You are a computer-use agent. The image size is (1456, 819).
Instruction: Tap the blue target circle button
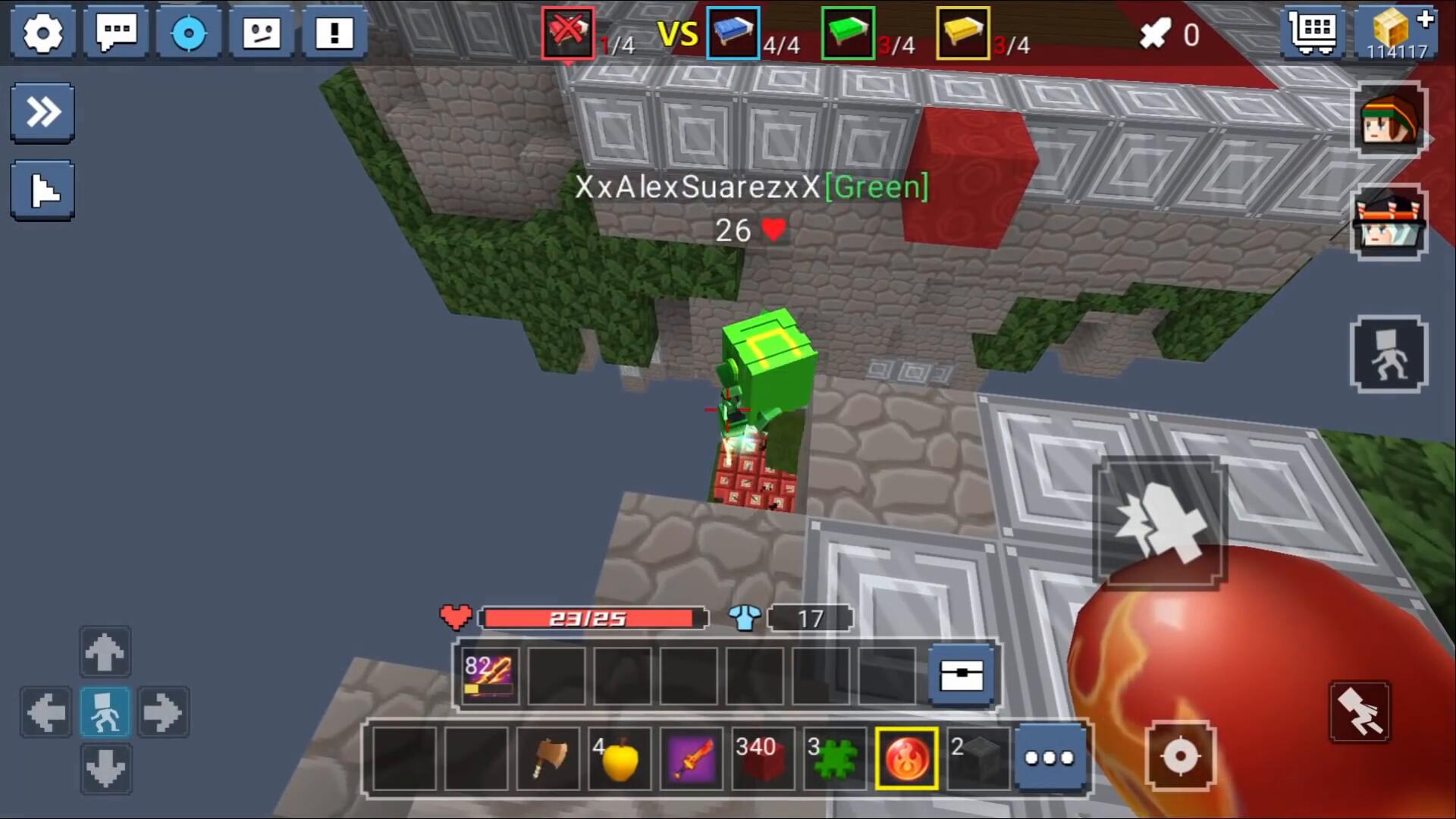189,33
